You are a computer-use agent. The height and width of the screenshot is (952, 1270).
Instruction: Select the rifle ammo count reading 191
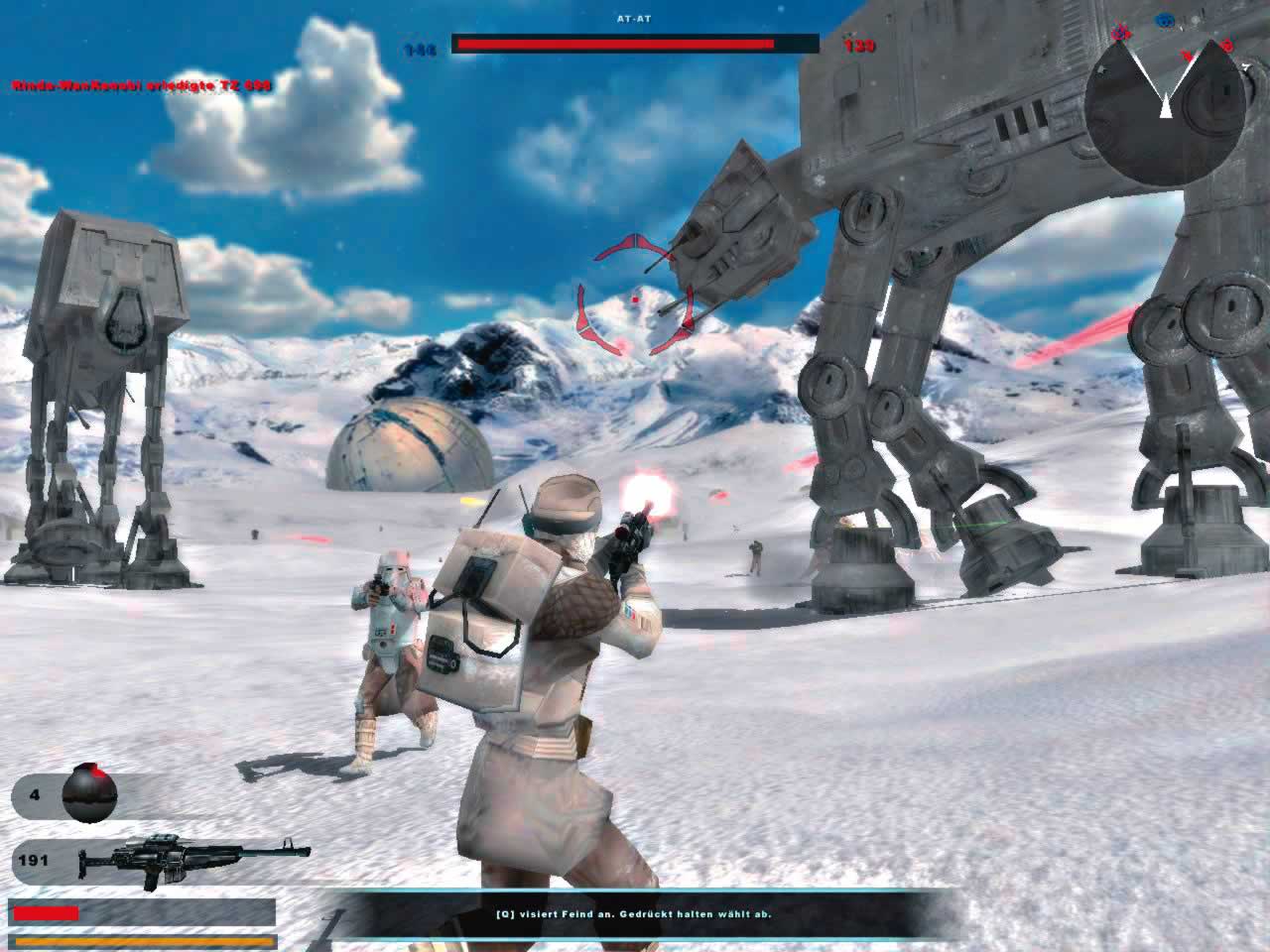point(33,860)
